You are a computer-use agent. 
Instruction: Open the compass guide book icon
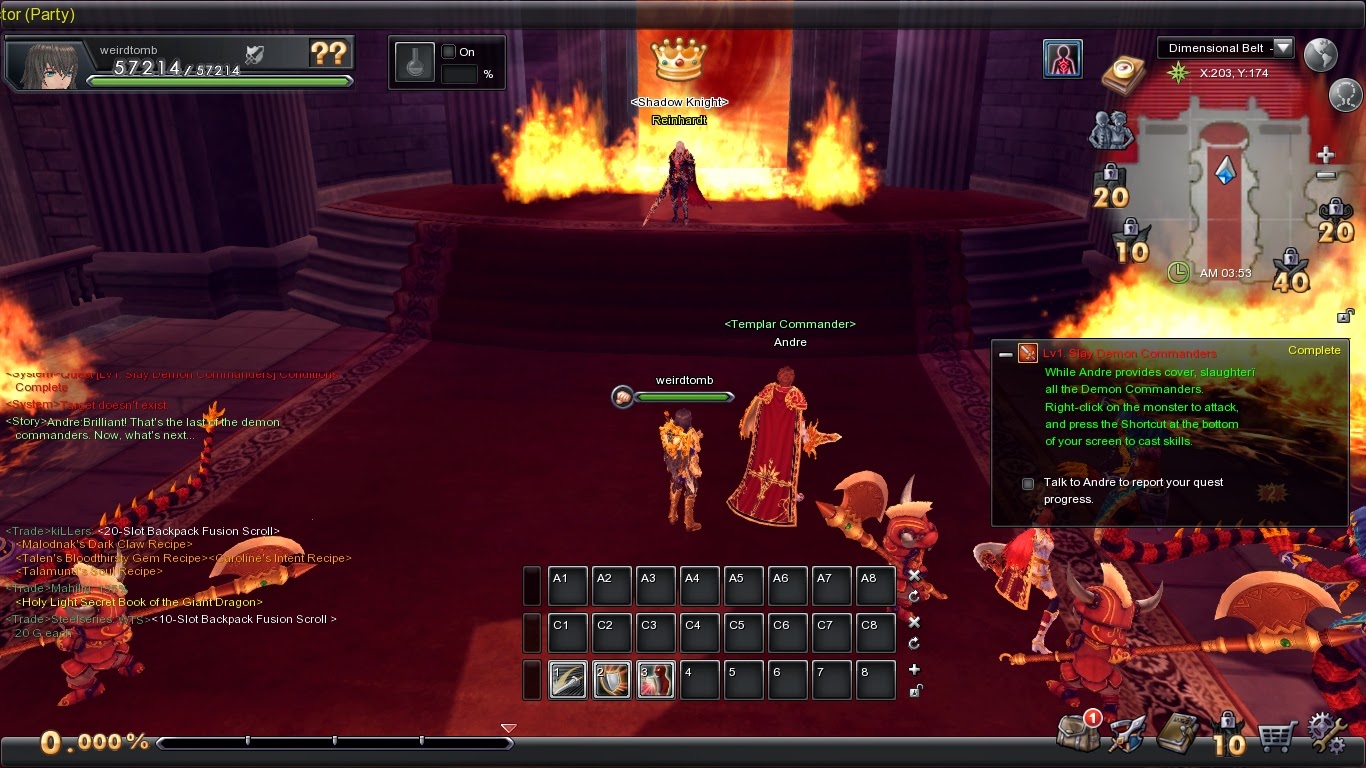coord(1123,72)
